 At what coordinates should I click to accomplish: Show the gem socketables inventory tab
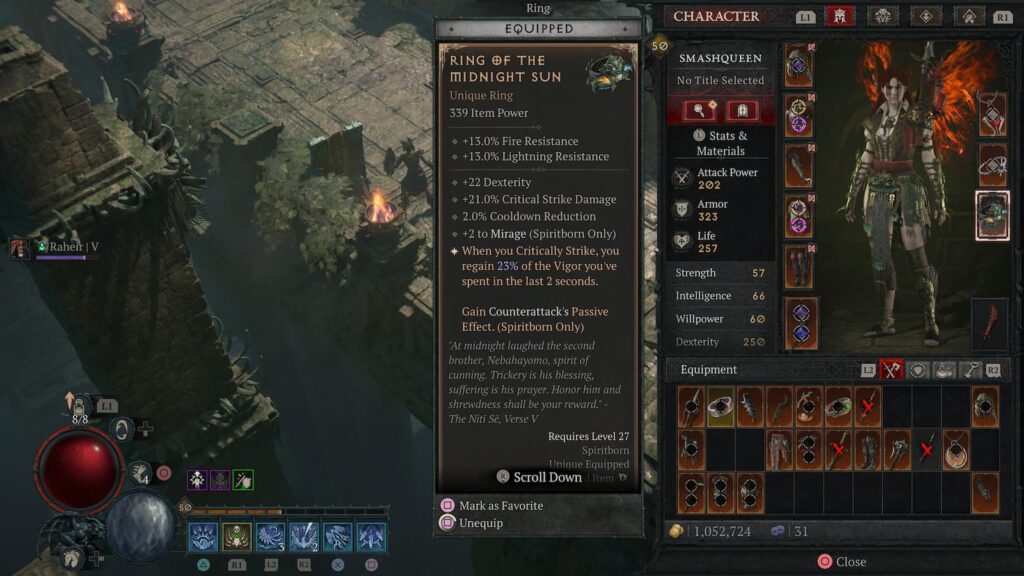[x=917, y=370]
